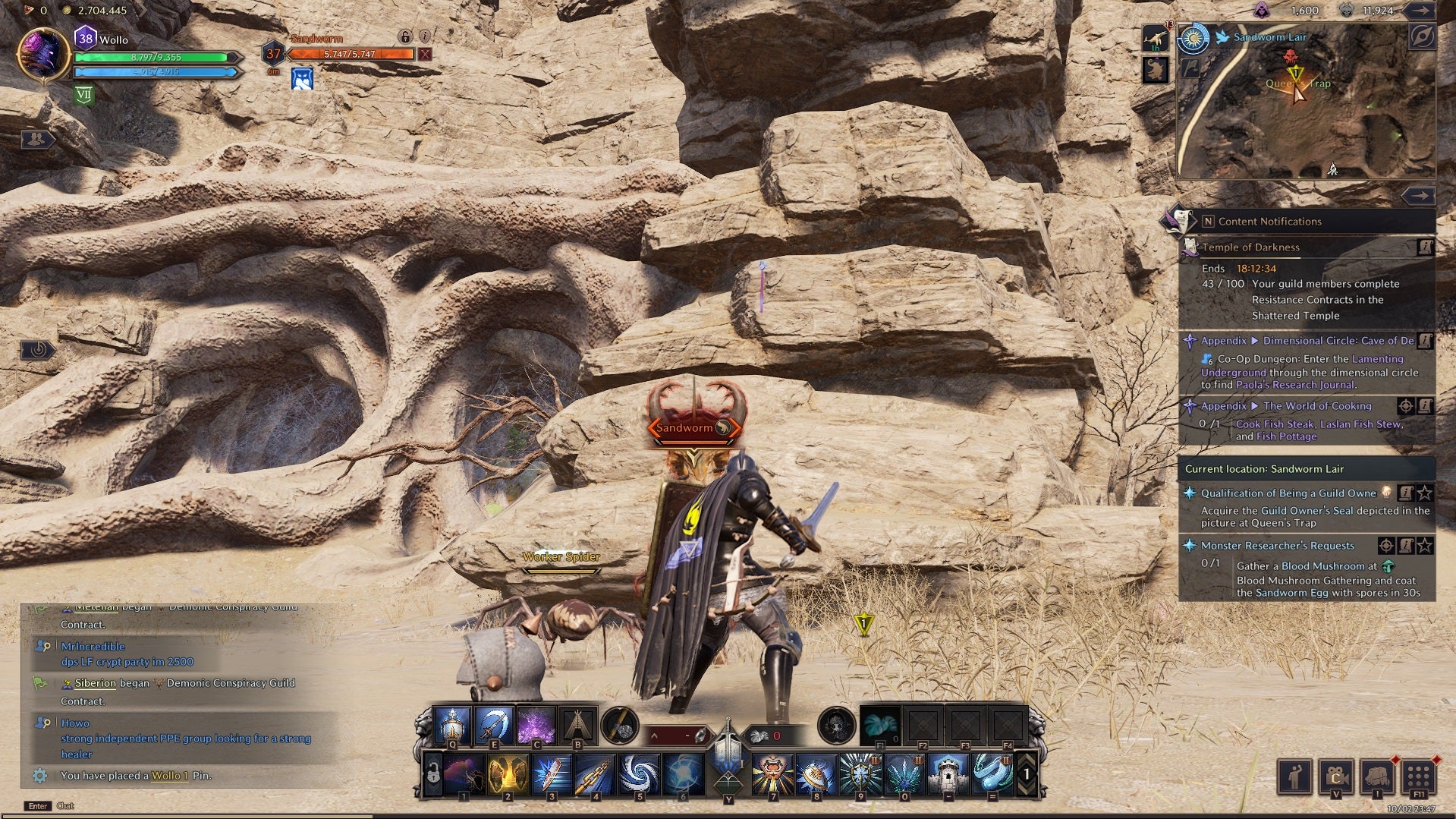1456x819 pixels.
Task: Open the inventory bag button
Action: [x=1376, y=776]
